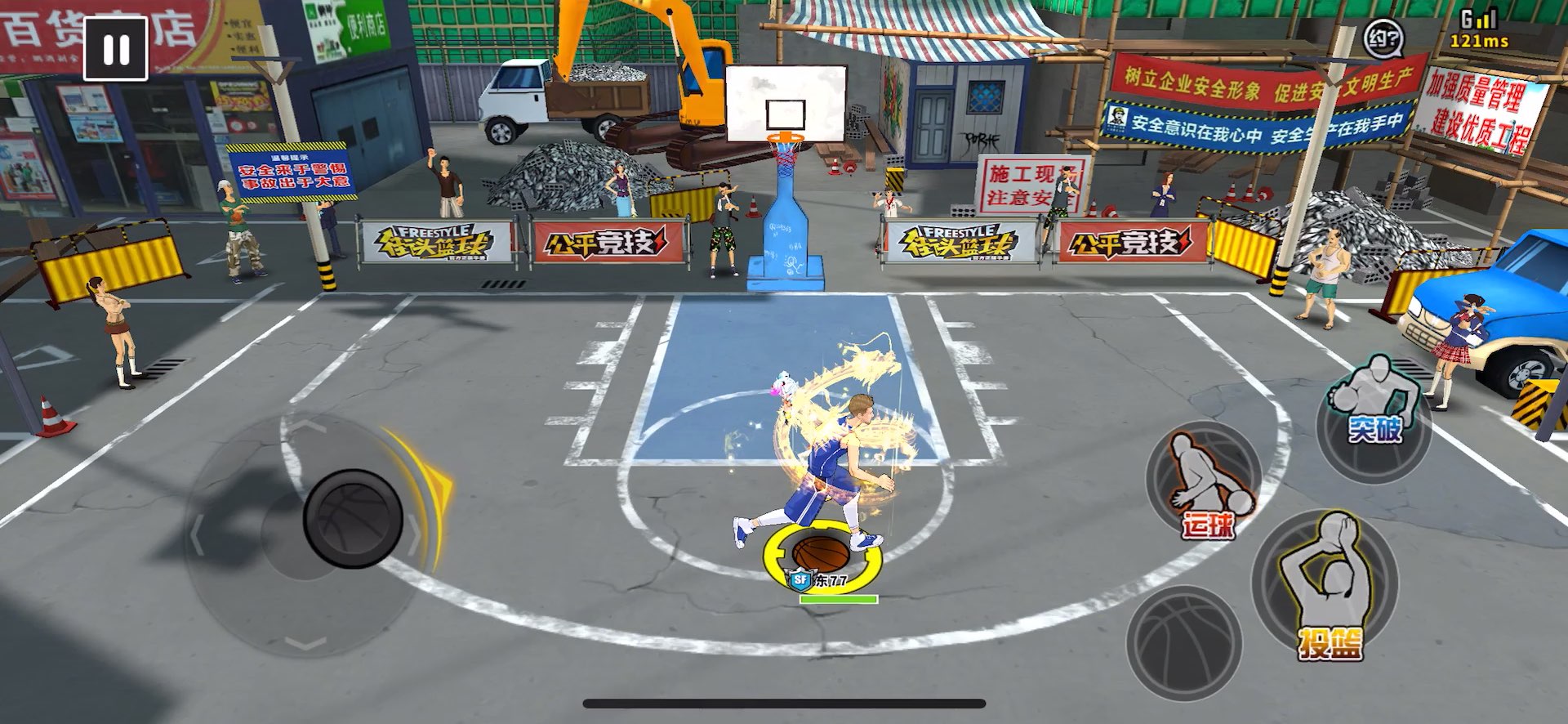Activate the 运球 dribble button
This screenshot has width=1568, height=724.
(1204, 482)
